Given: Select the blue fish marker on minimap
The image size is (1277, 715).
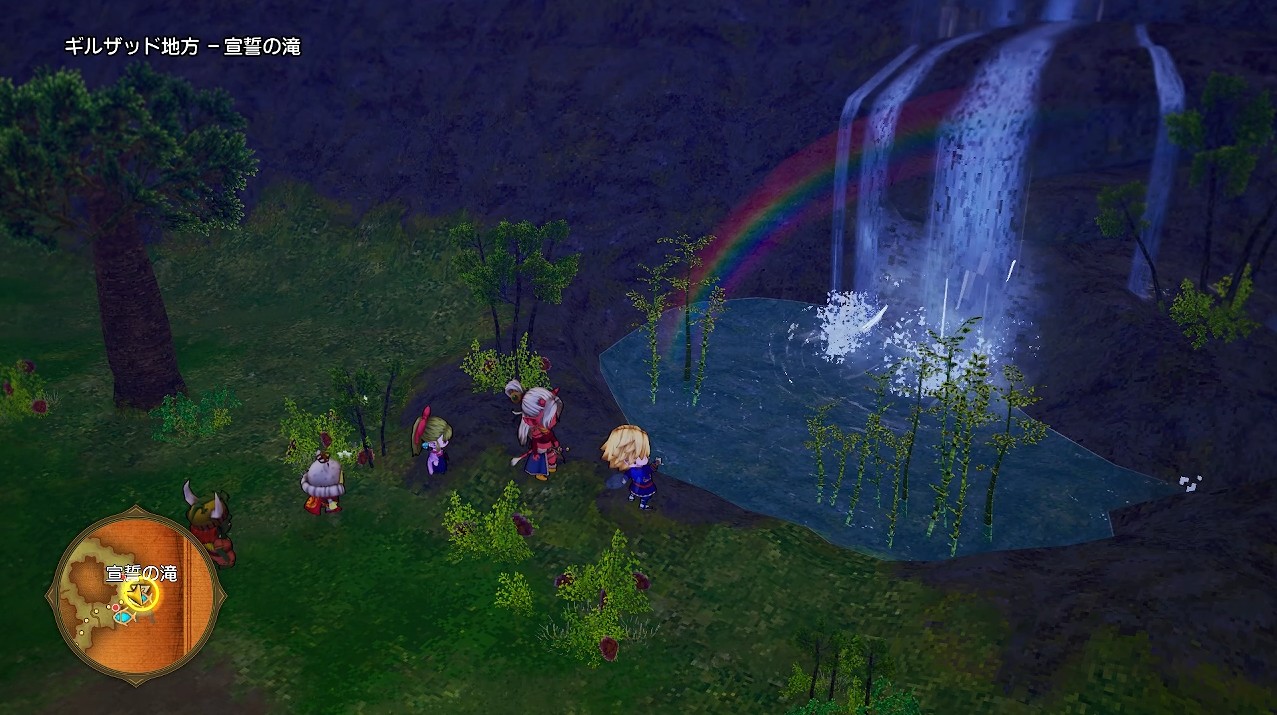Looking at the screenshot, I should click(122, 617).
